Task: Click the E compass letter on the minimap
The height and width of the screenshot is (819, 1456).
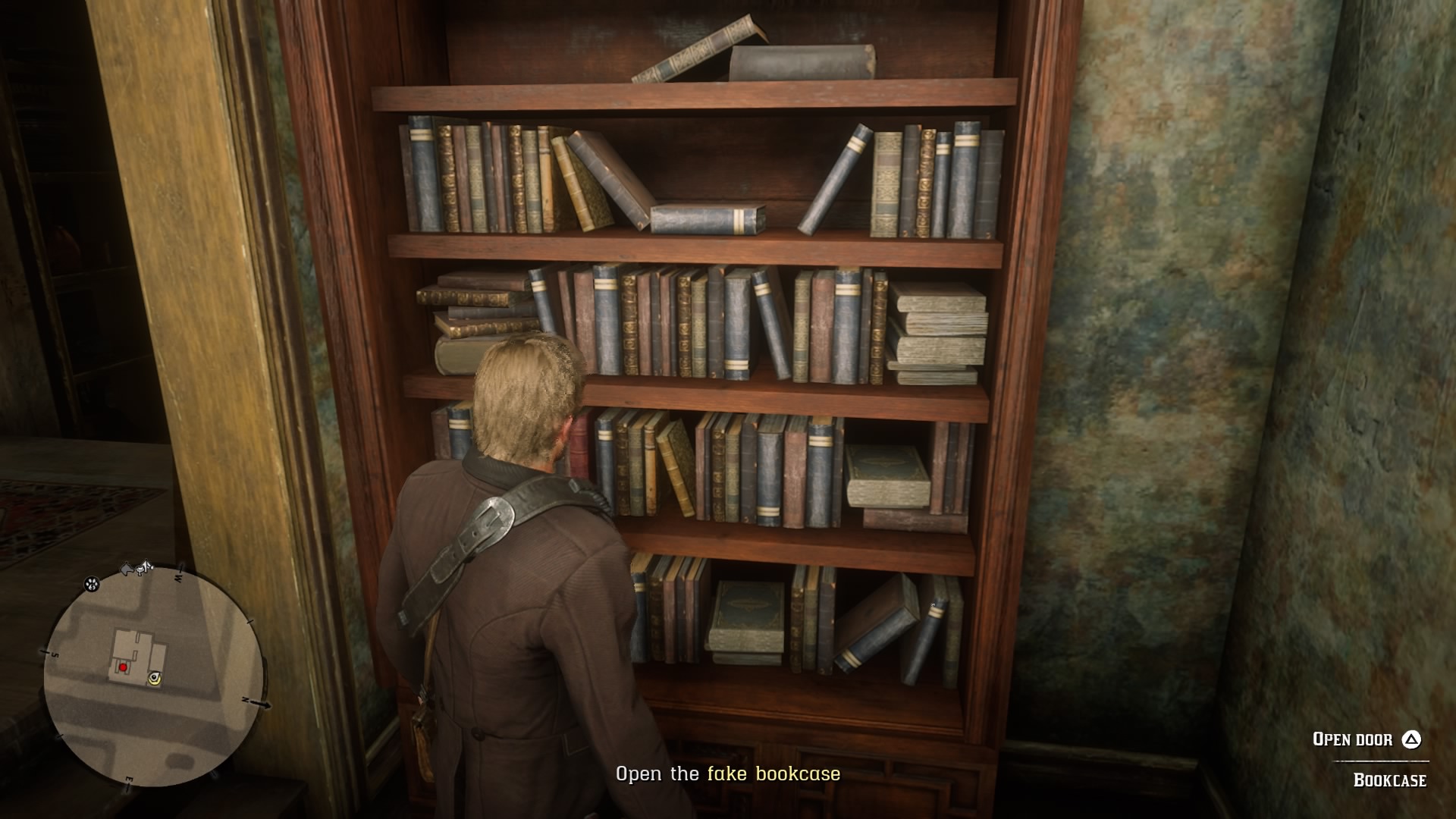Action: coord(130,778)
